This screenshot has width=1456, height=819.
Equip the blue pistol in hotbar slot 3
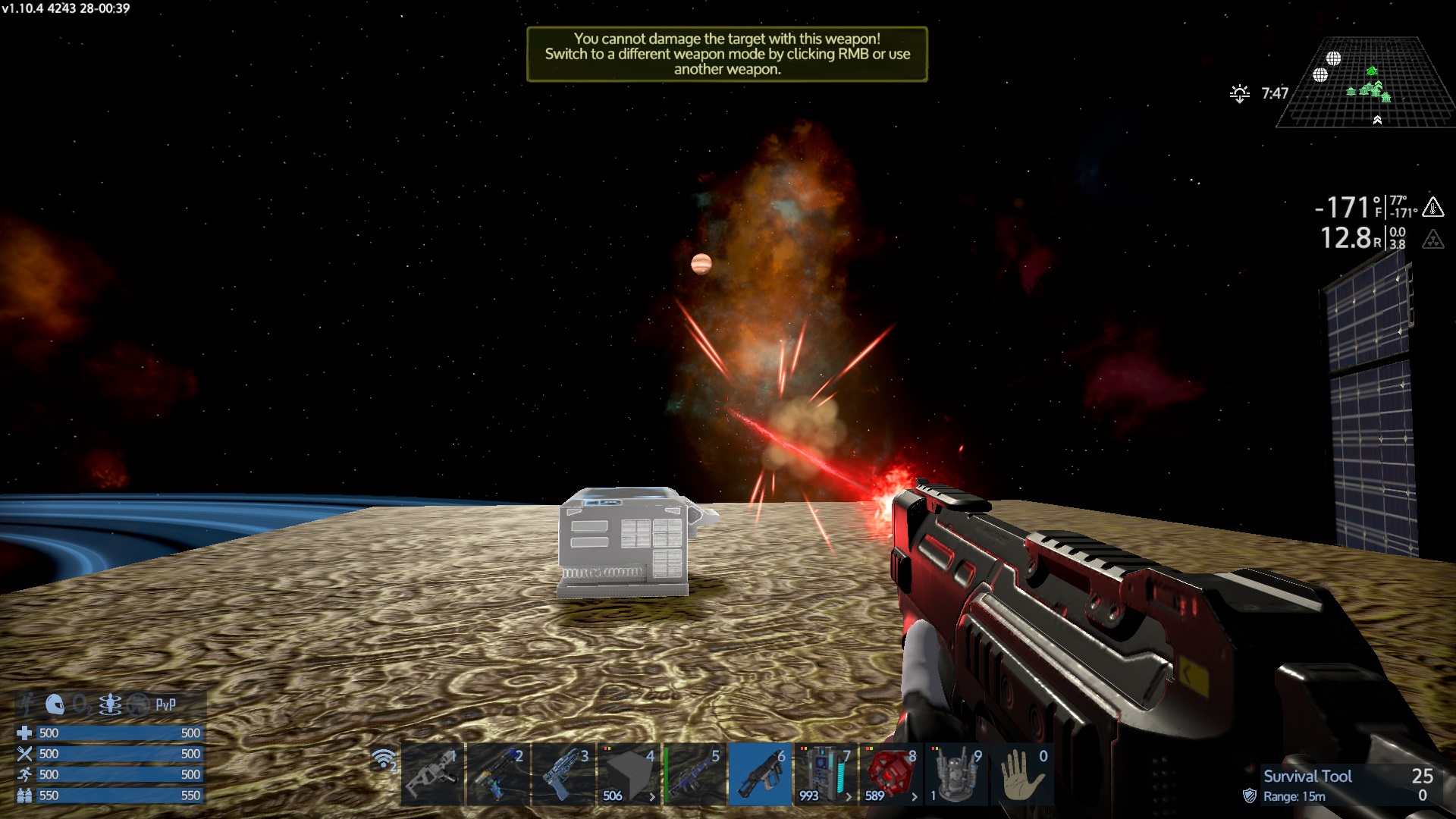click(x=563, y=775)
